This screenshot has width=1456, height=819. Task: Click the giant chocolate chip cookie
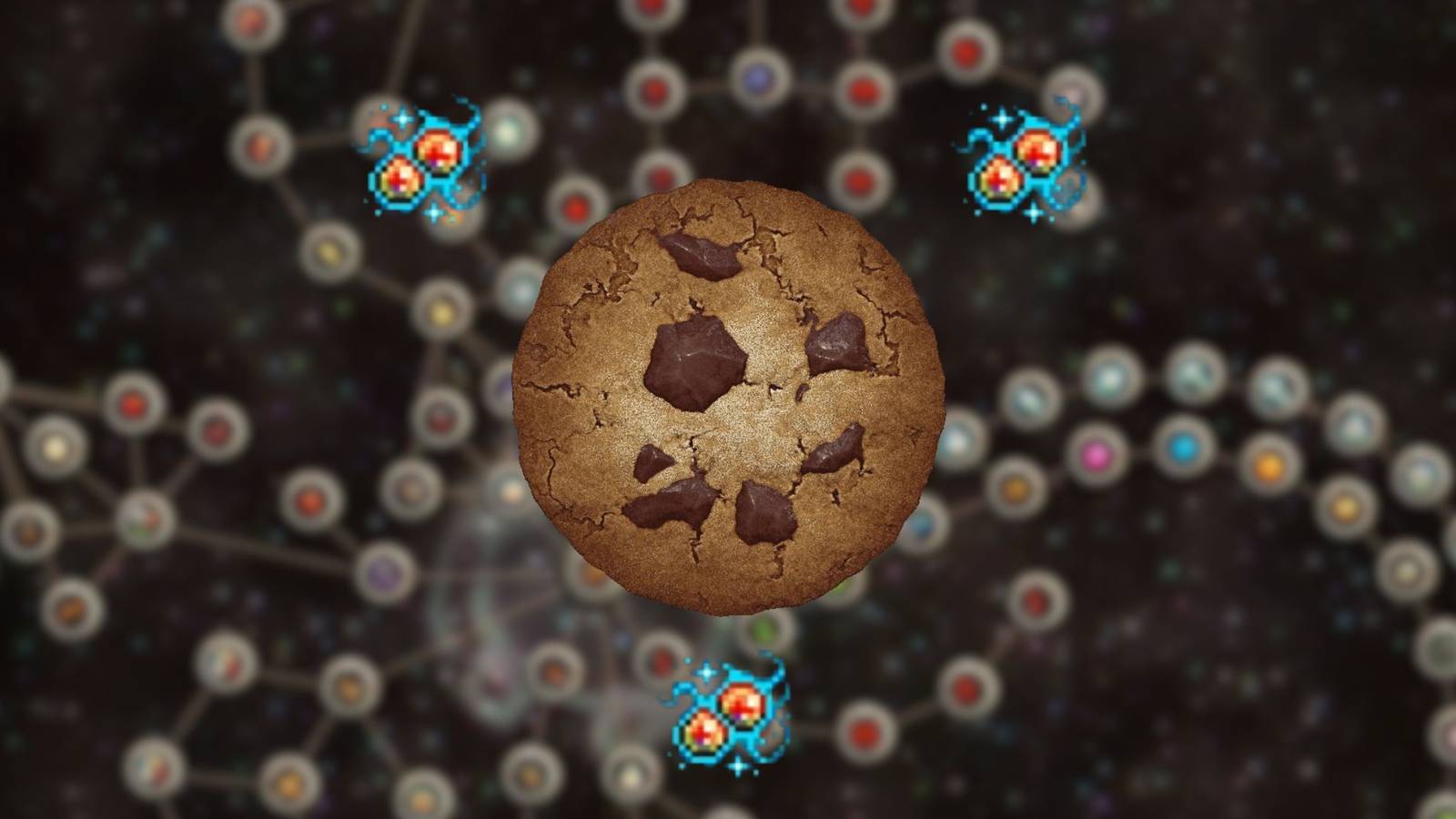[728, 400]
